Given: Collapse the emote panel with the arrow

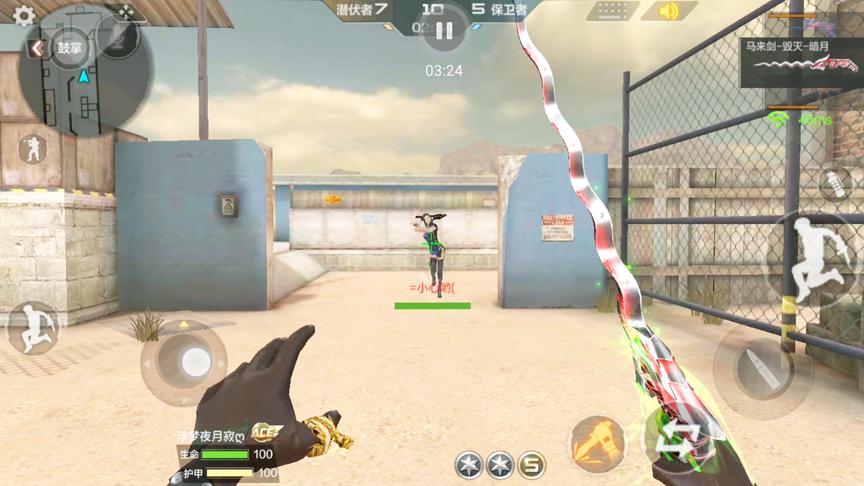Looking at the screenshot, I should coord(37,48).
